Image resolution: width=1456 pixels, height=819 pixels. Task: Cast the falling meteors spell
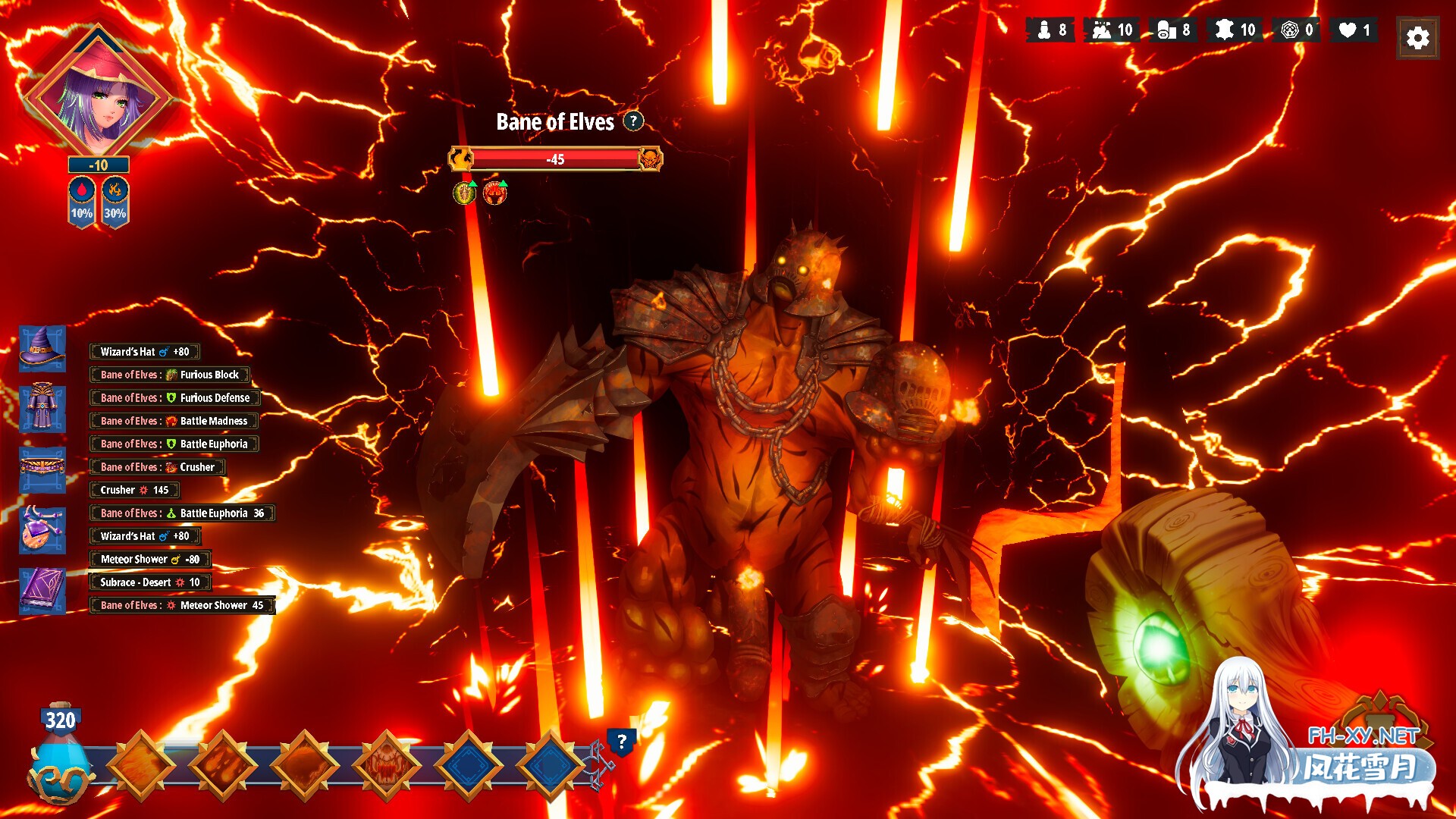tap(223, 765)
